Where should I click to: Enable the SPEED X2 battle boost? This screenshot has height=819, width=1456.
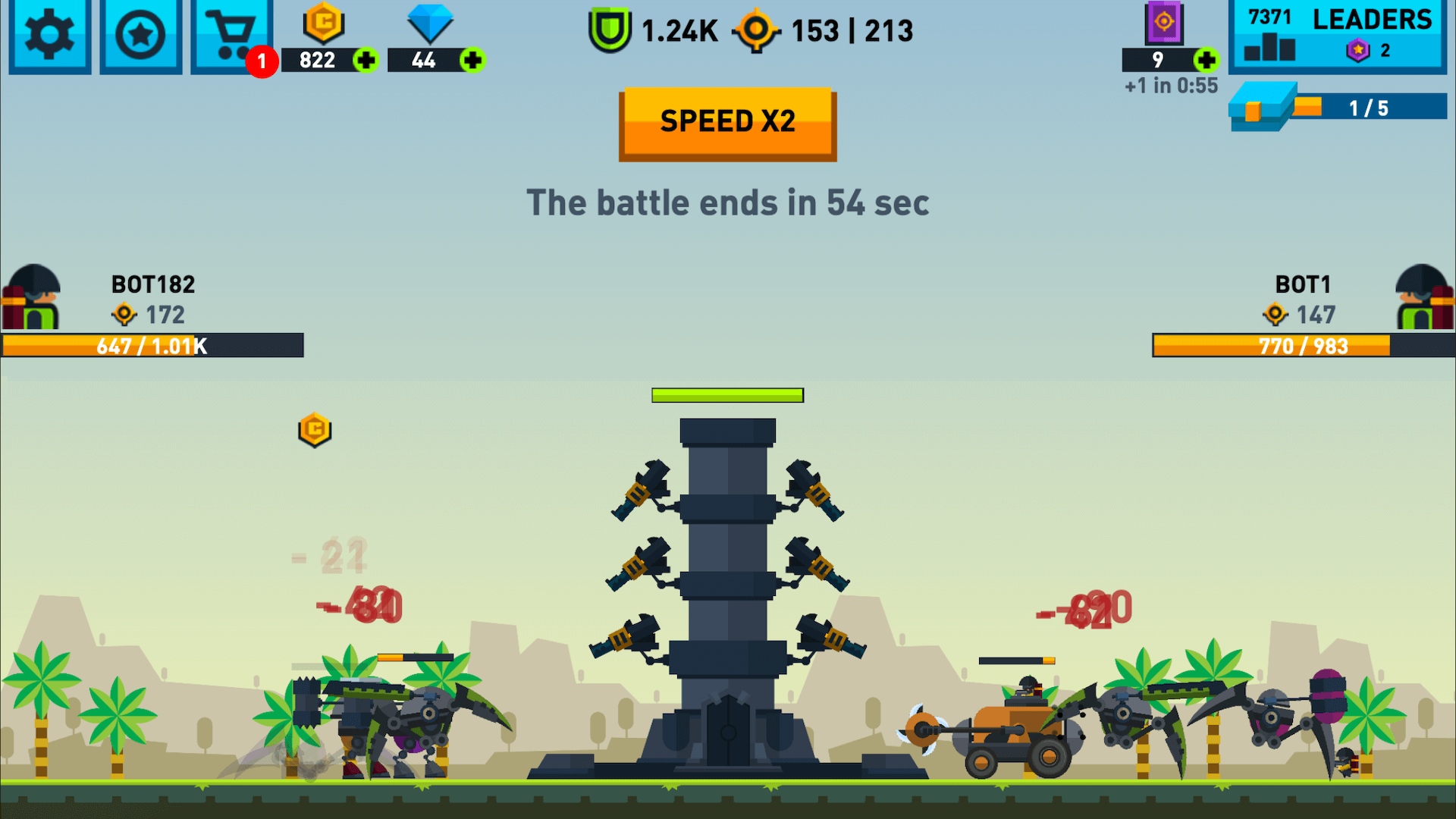click(727, 122)
